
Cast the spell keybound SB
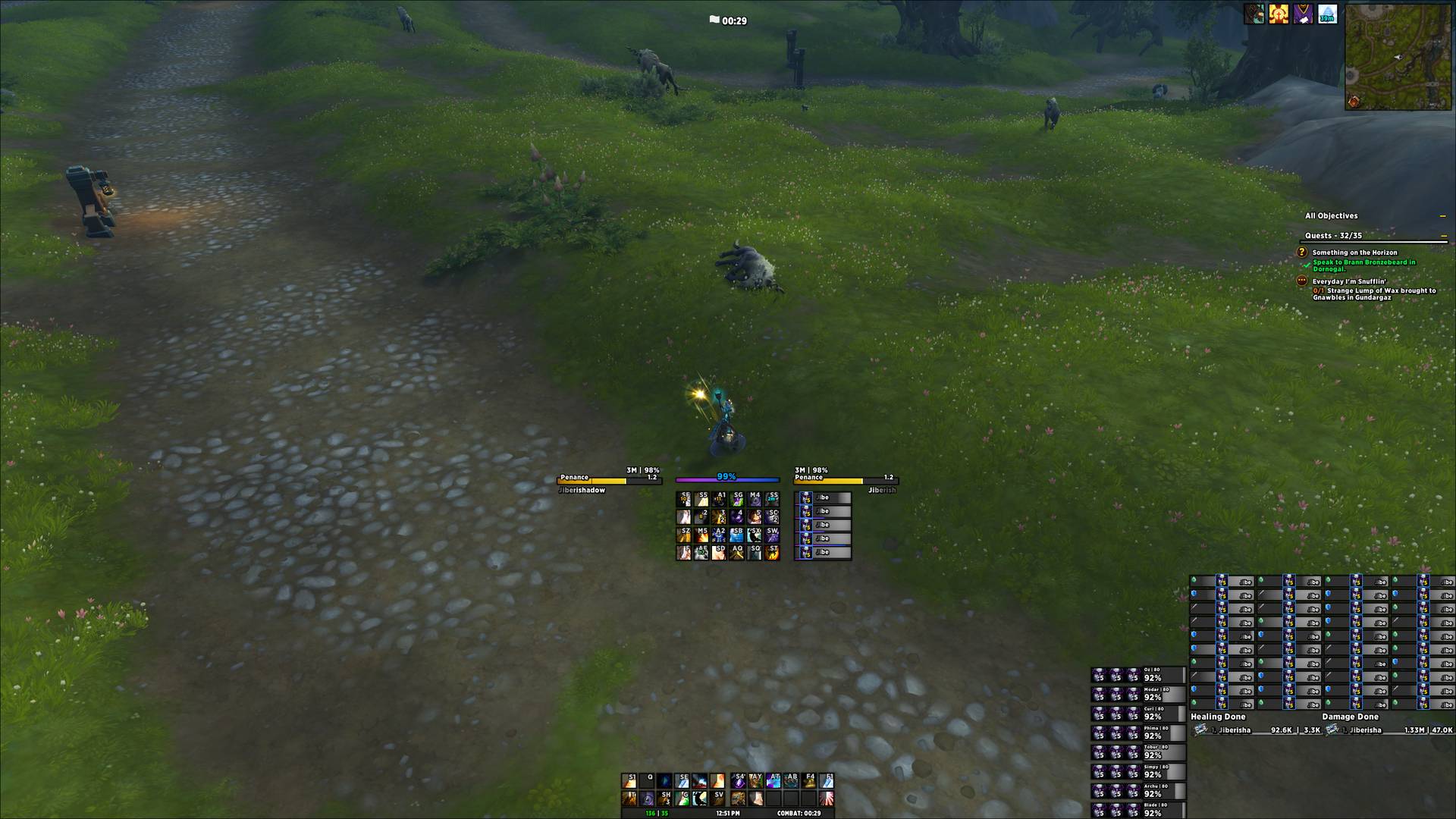(737, 535)
